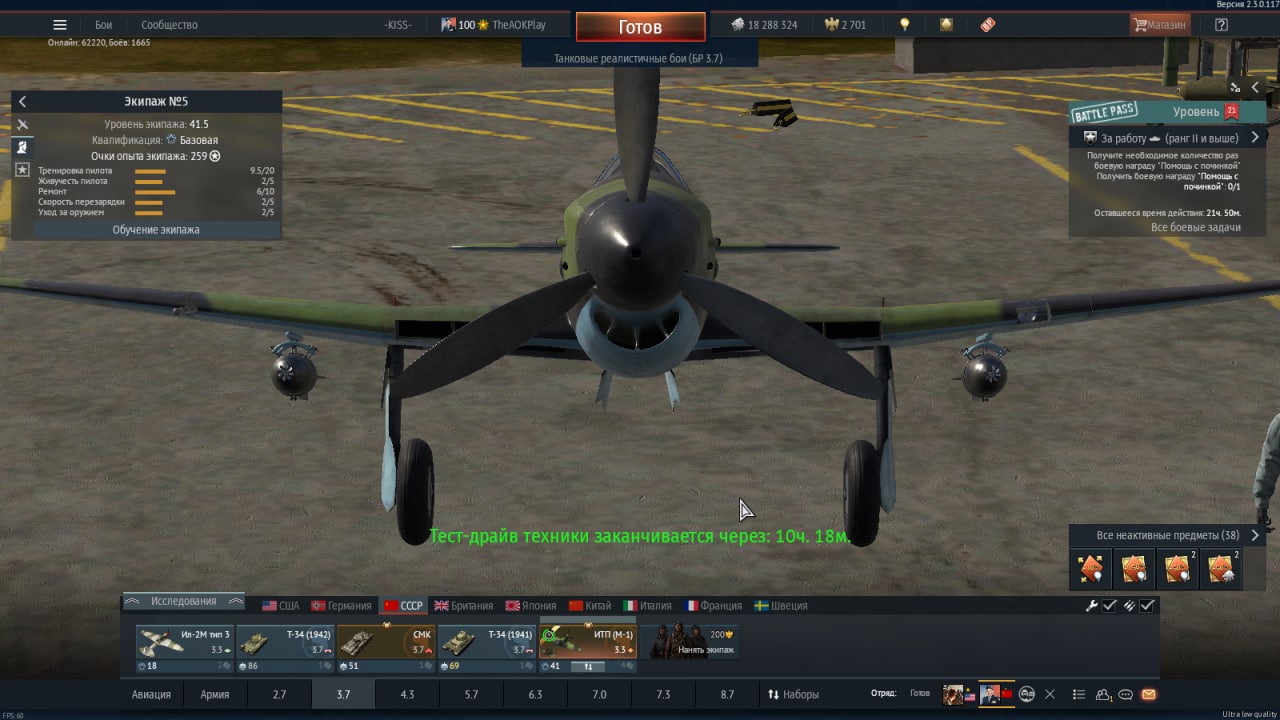Screen dimensions: 1280x720
Task: Hire a new crew with Нанять экипаж
Action: [692, 643]
